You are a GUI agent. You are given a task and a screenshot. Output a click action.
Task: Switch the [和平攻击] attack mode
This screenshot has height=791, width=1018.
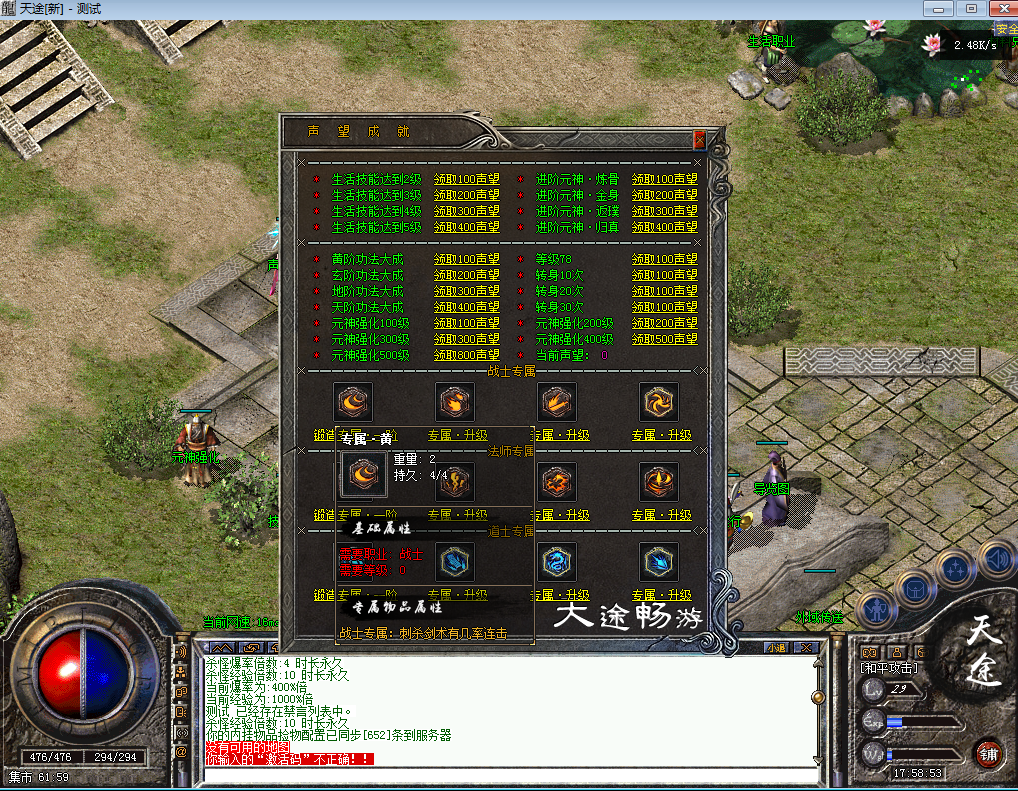(889, 667)
